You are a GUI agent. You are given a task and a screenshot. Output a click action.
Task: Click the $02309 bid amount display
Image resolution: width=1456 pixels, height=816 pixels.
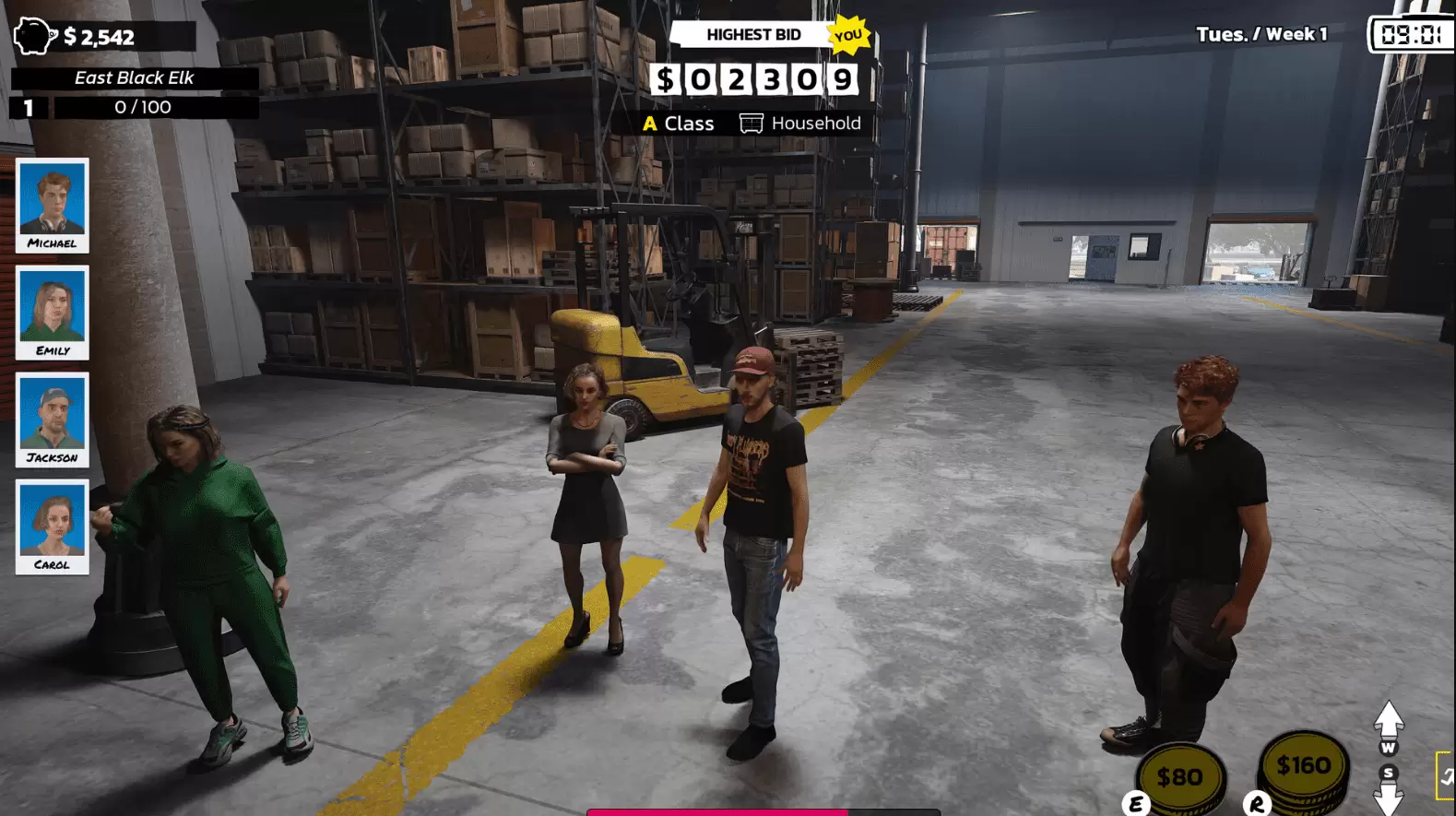coord(753,80)
